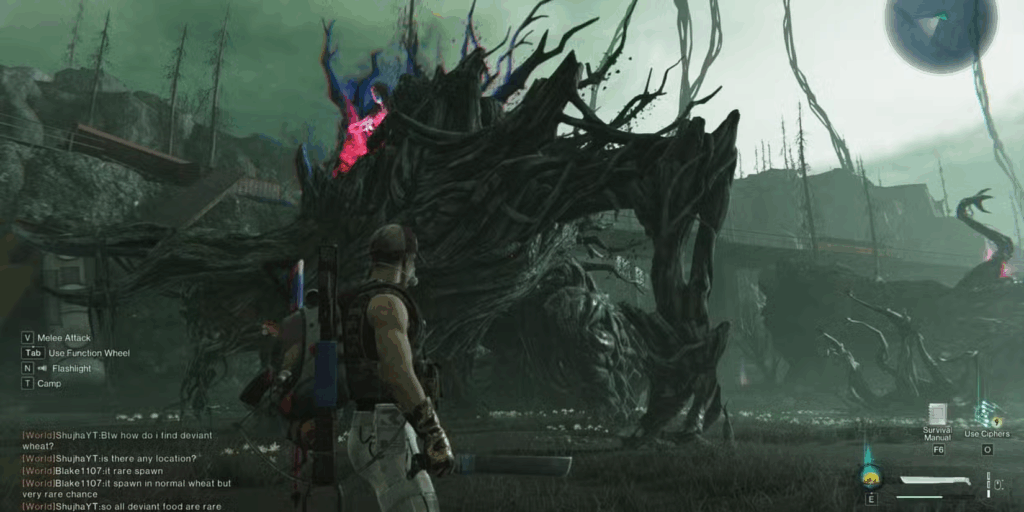Image resolution: width=1024 pixels, height=512 pixels.
Task: Activate the Use Ciphers icon
Action: tap(988, 415)
